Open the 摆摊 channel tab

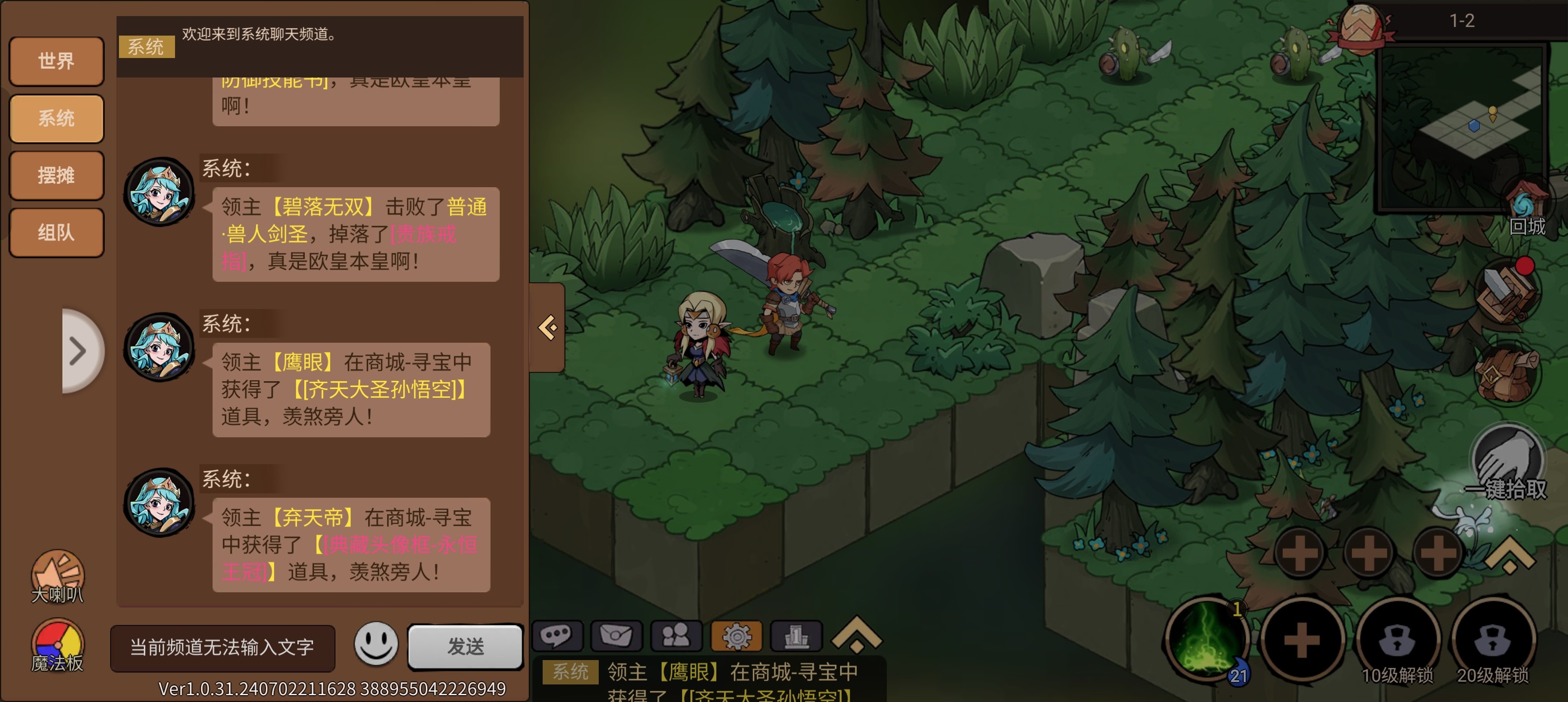click(x=57, y=175)
